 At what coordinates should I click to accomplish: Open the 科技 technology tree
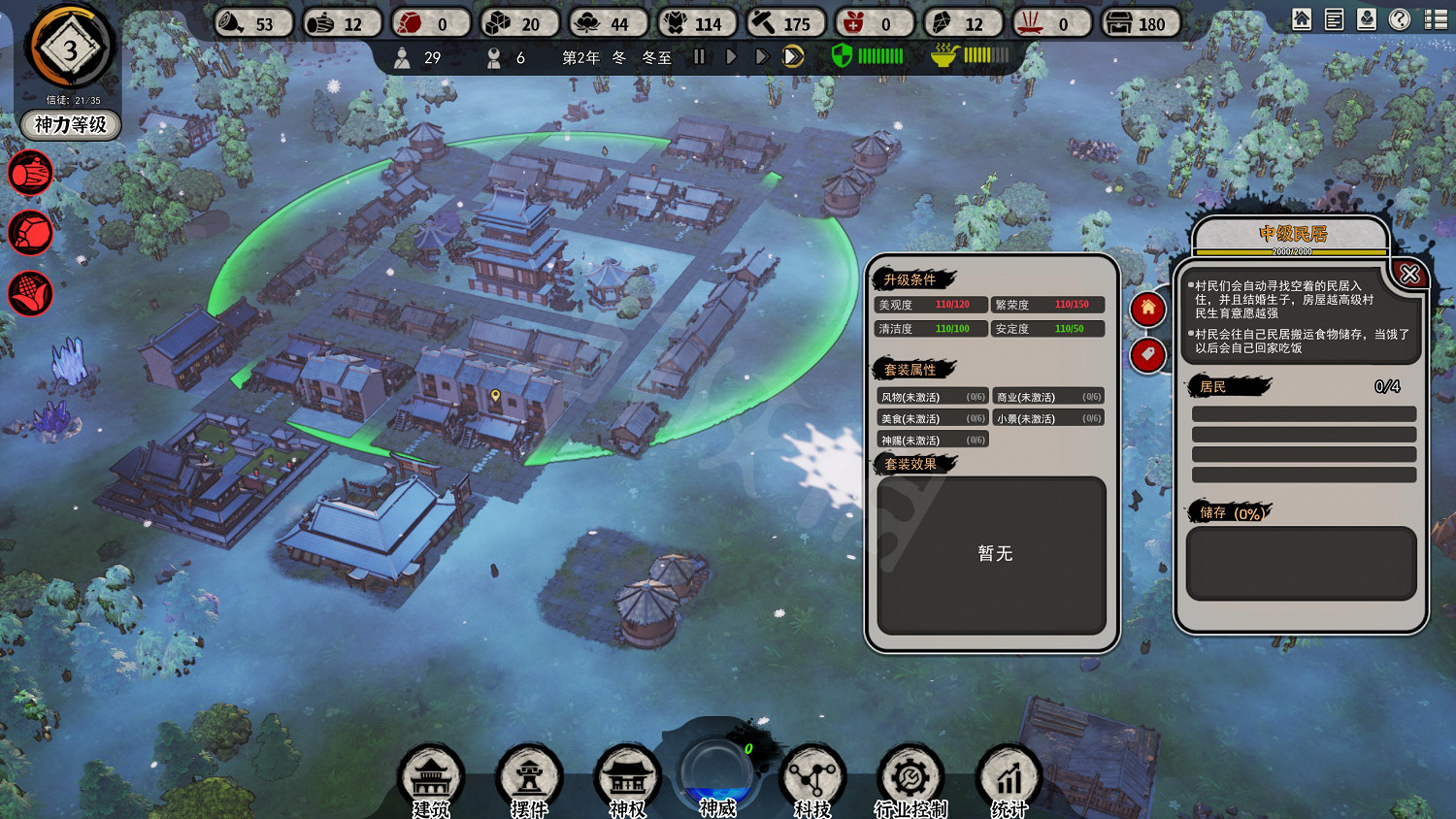812,778
